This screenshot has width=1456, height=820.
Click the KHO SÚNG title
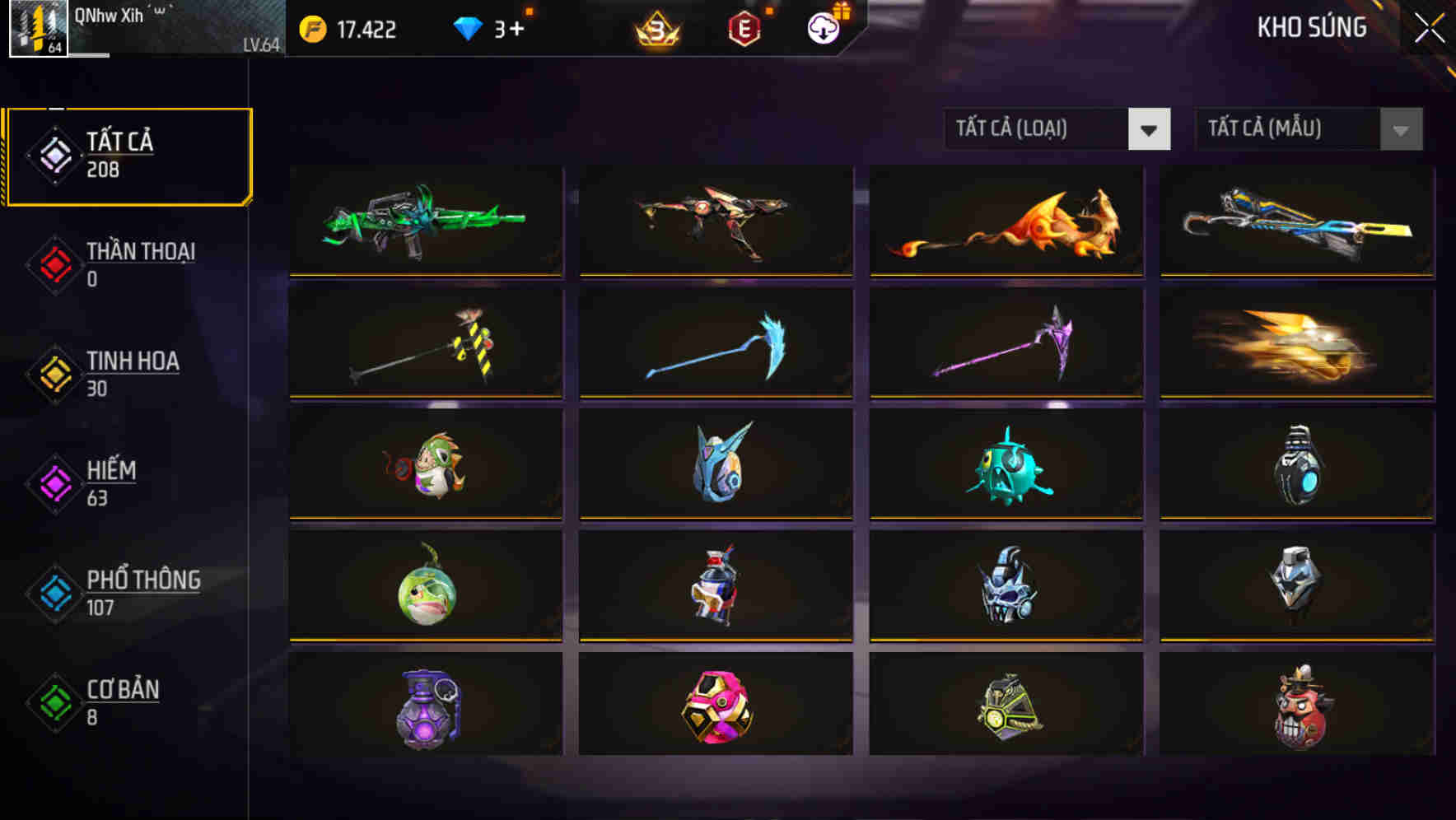tap(1312, 27)
